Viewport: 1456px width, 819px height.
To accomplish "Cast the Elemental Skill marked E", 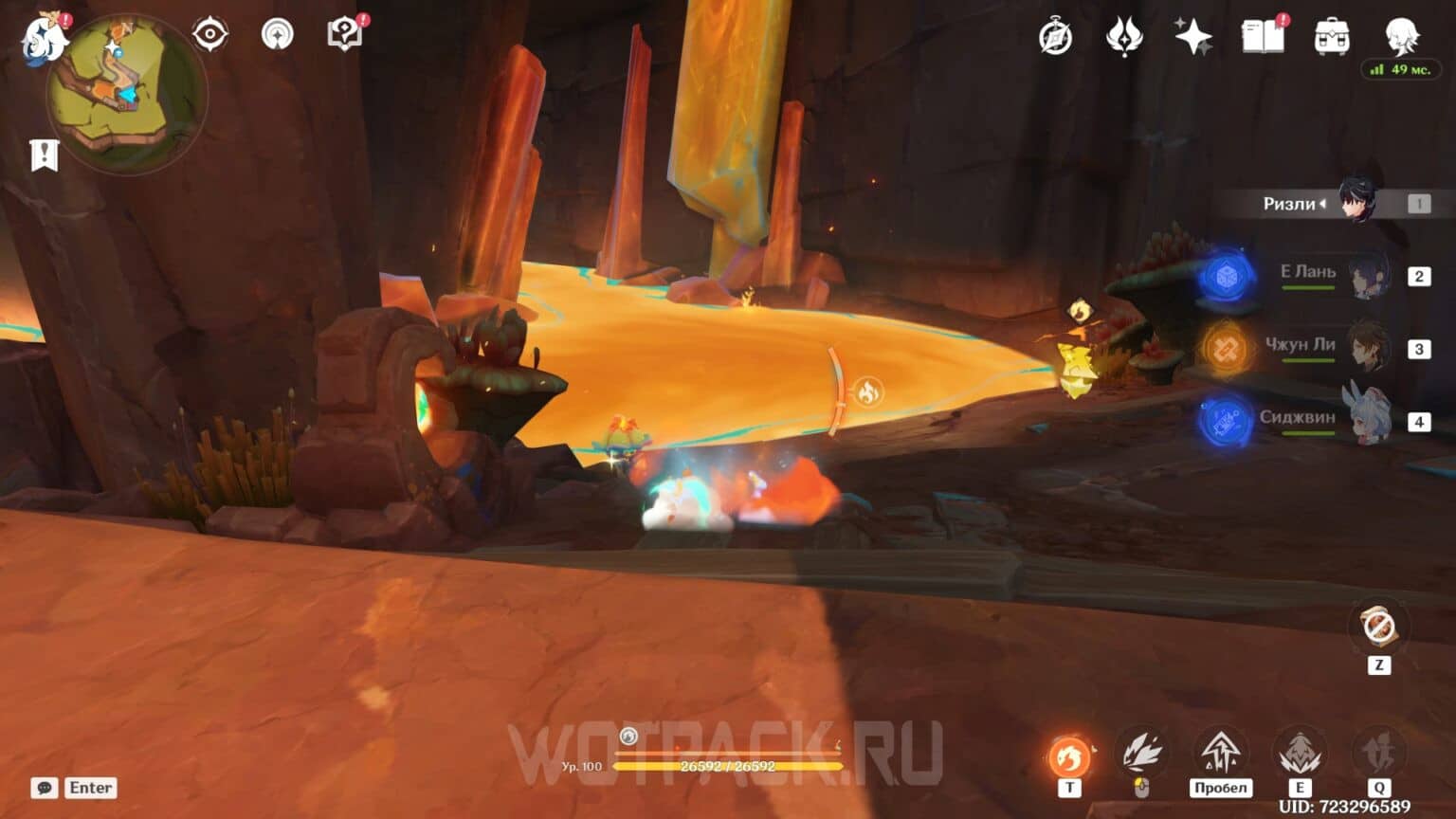I will pyautogui.click(x=1301, y=752).
